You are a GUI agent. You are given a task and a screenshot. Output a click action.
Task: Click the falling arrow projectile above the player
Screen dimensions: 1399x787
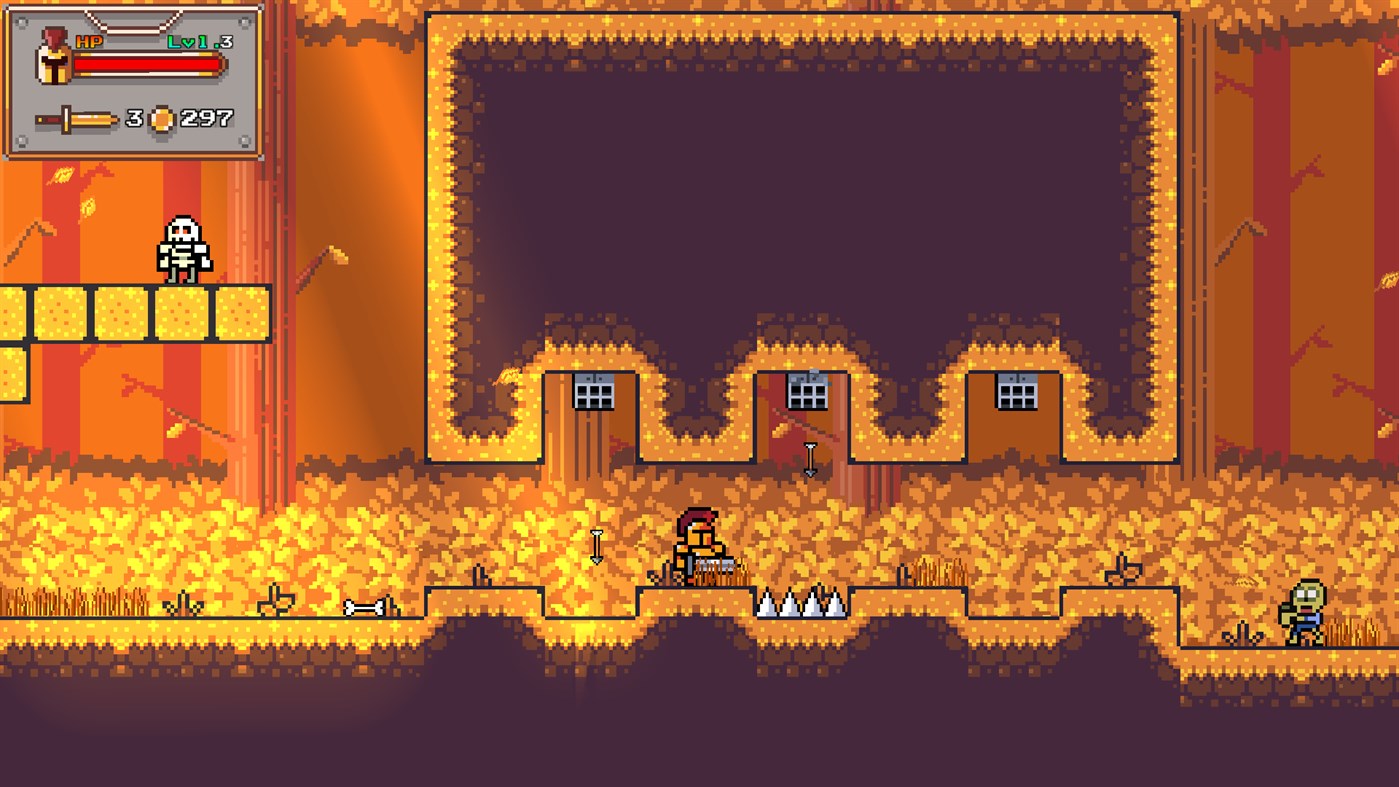808,458
